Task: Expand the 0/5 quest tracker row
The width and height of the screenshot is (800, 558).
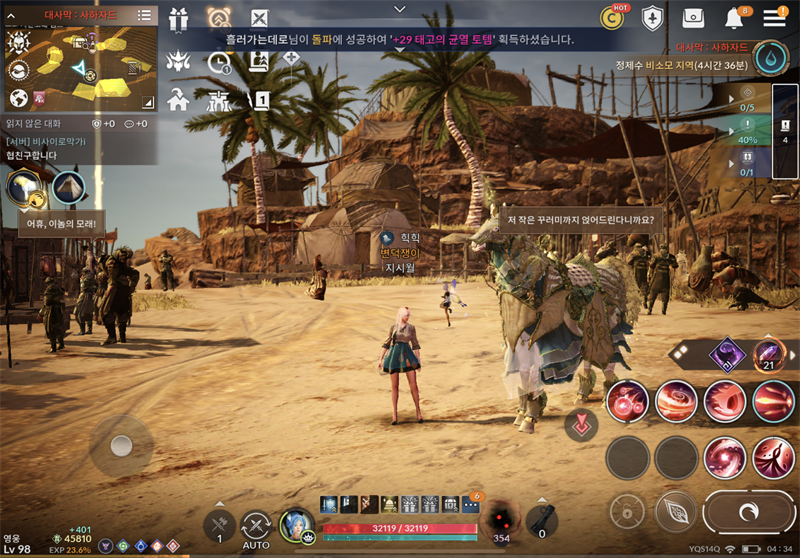Action: (747, 100)
